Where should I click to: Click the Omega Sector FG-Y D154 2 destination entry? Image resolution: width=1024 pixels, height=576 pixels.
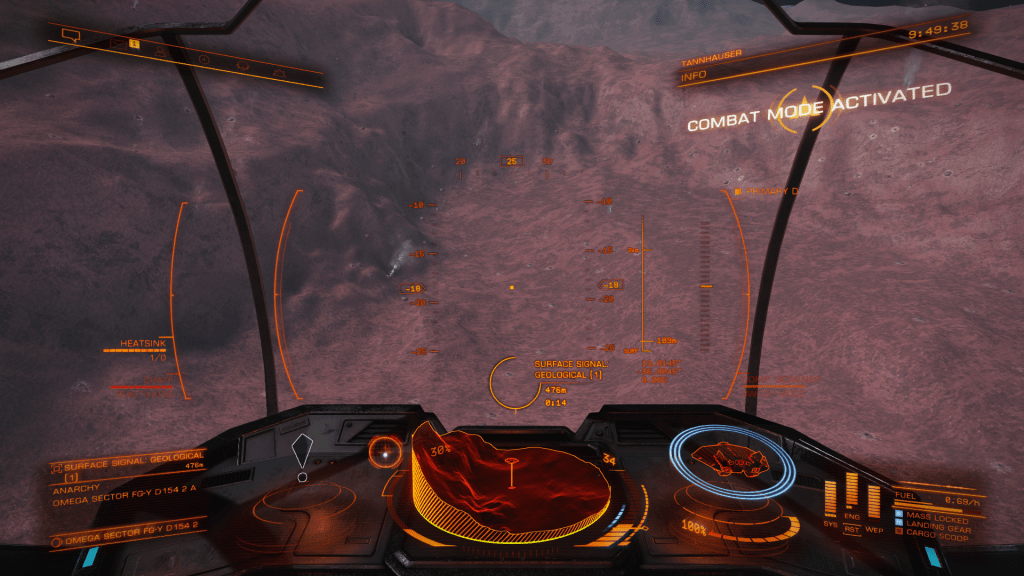tap(130, 537)
